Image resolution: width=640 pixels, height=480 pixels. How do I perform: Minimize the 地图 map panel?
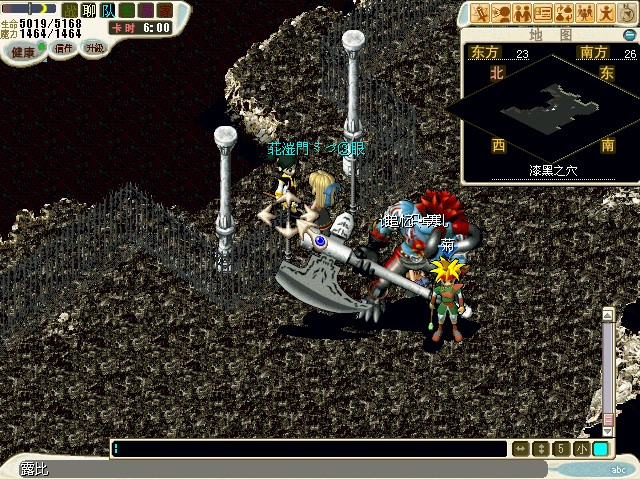coord(628,34)
